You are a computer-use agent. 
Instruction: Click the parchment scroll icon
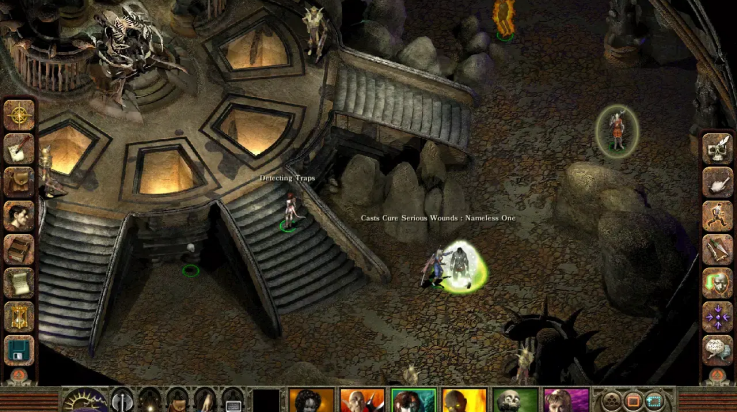click(x=19, y=283)
